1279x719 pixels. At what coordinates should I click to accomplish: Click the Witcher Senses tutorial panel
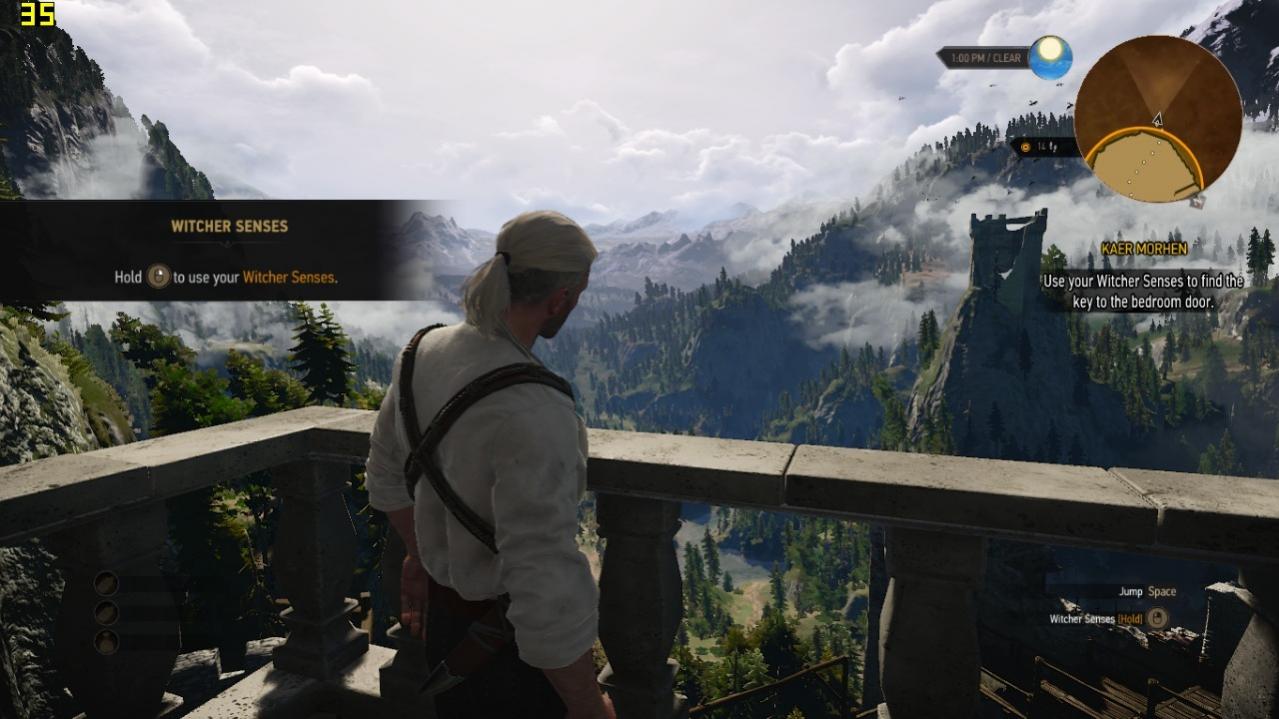pyautogui.click(x=225, y=251)
